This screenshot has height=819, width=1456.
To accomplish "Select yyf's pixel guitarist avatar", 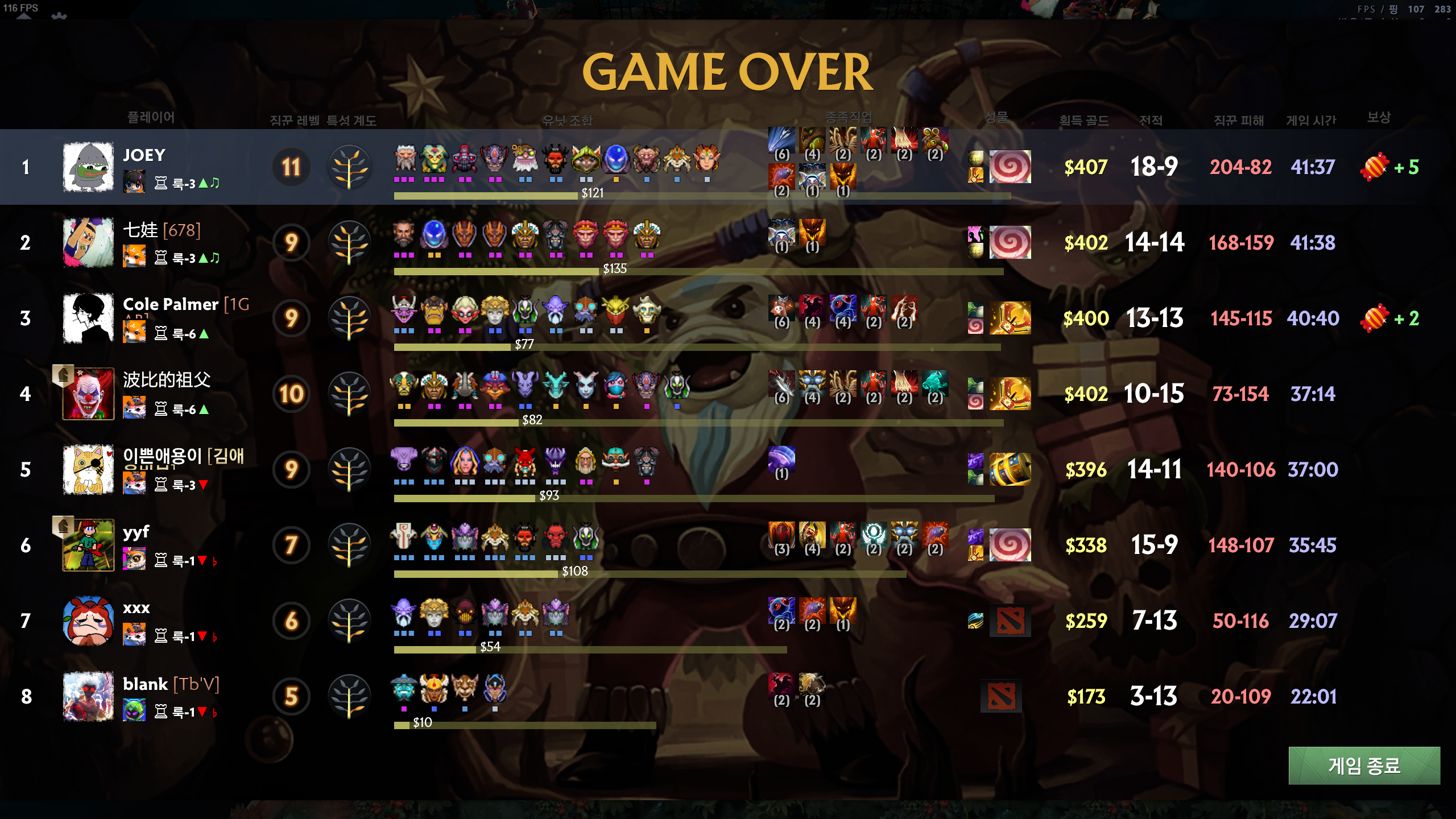I will coord(88,545).
